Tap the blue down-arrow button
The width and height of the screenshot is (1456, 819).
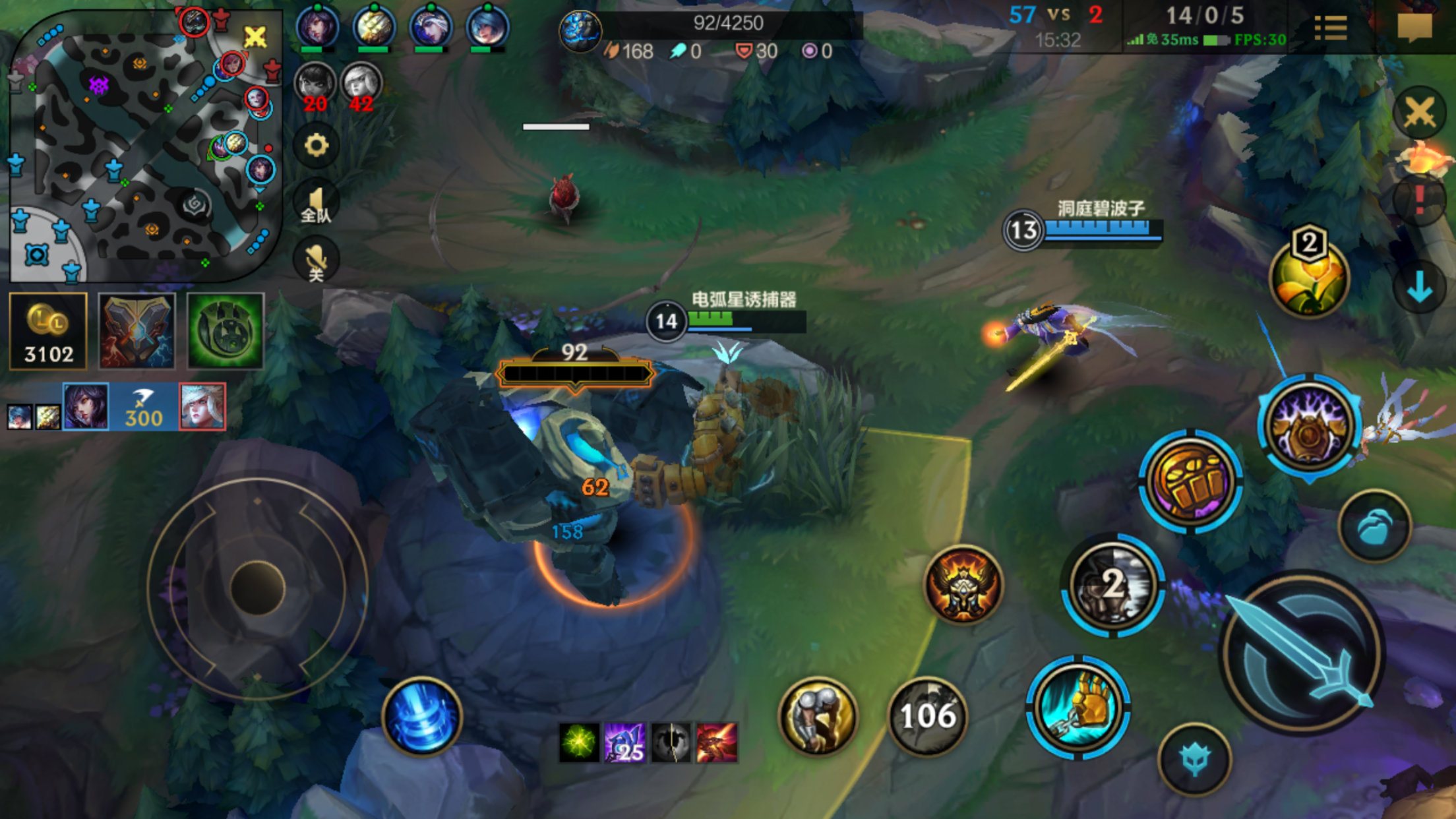click(1419, 288)
